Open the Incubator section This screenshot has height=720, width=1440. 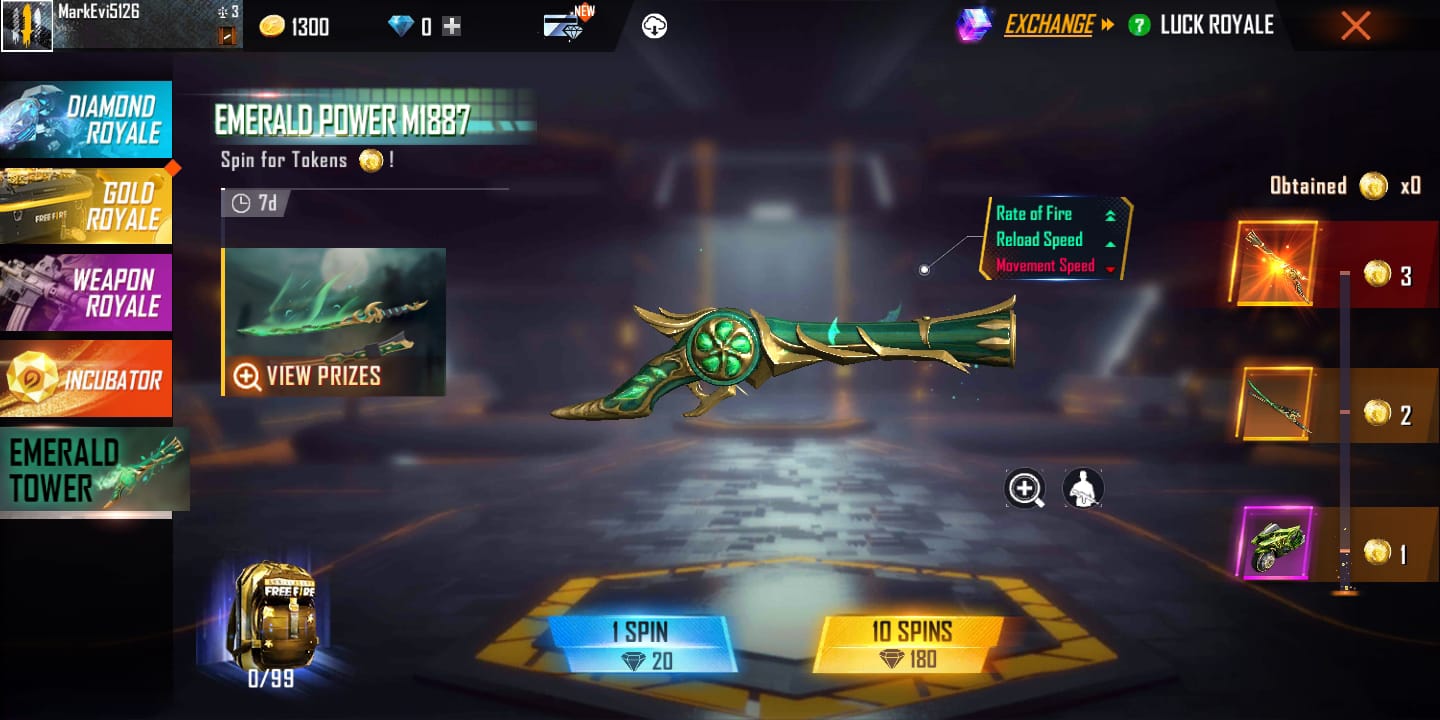coord(88,378)
